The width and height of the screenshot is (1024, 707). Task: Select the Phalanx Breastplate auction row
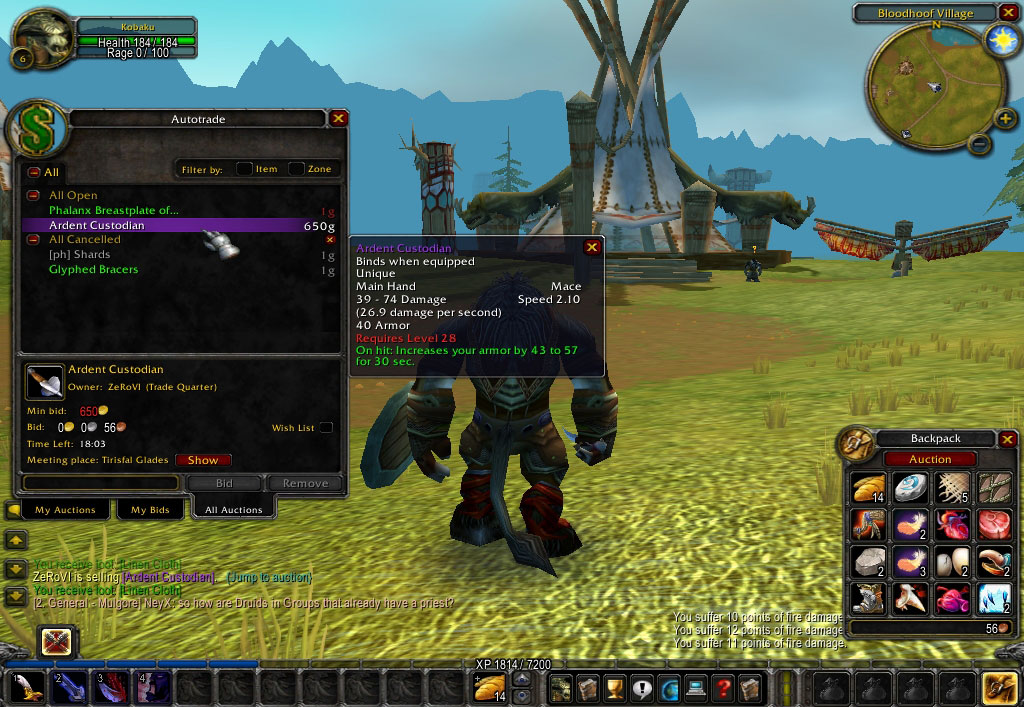pos(114,210)
